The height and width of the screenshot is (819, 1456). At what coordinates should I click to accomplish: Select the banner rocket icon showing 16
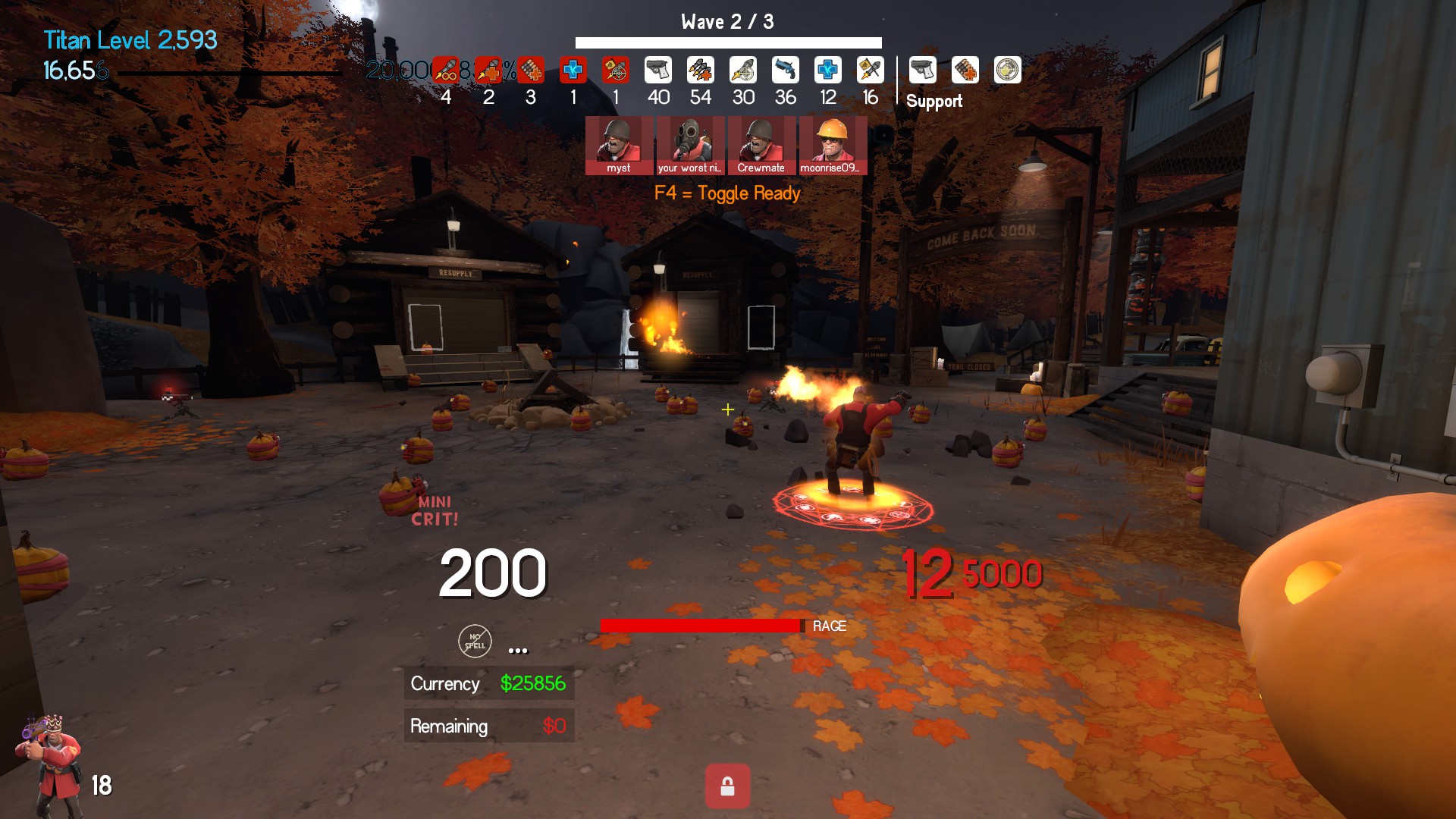click(x=870, y=71)
